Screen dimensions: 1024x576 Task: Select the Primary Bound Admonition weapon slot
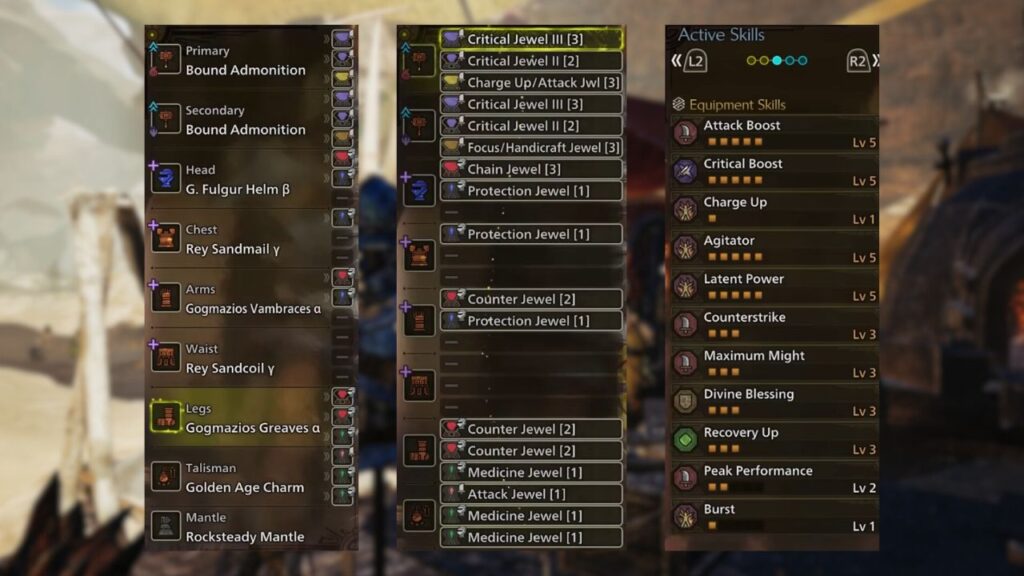(x=245, y=61)
